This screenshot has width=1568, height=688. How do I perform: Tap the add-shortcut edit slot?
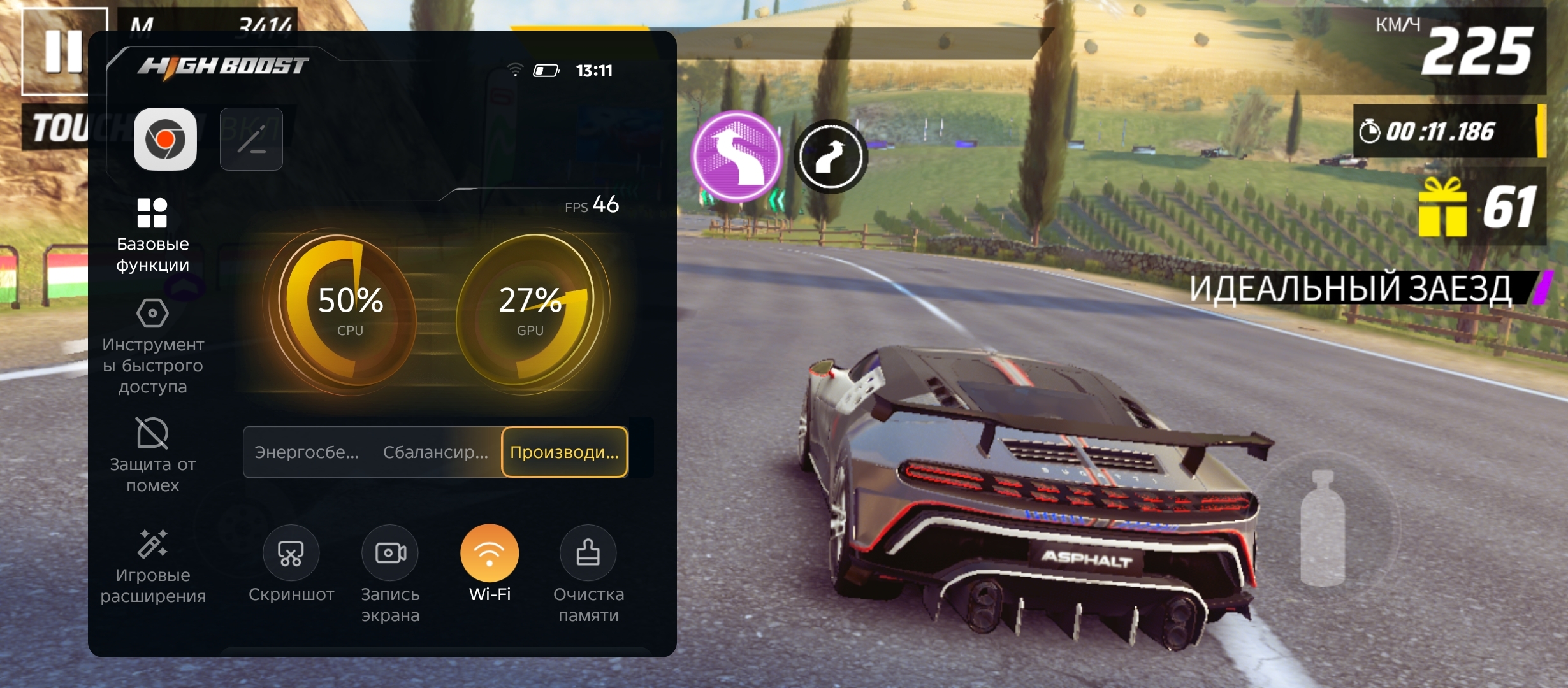click(x=251, y=139)
